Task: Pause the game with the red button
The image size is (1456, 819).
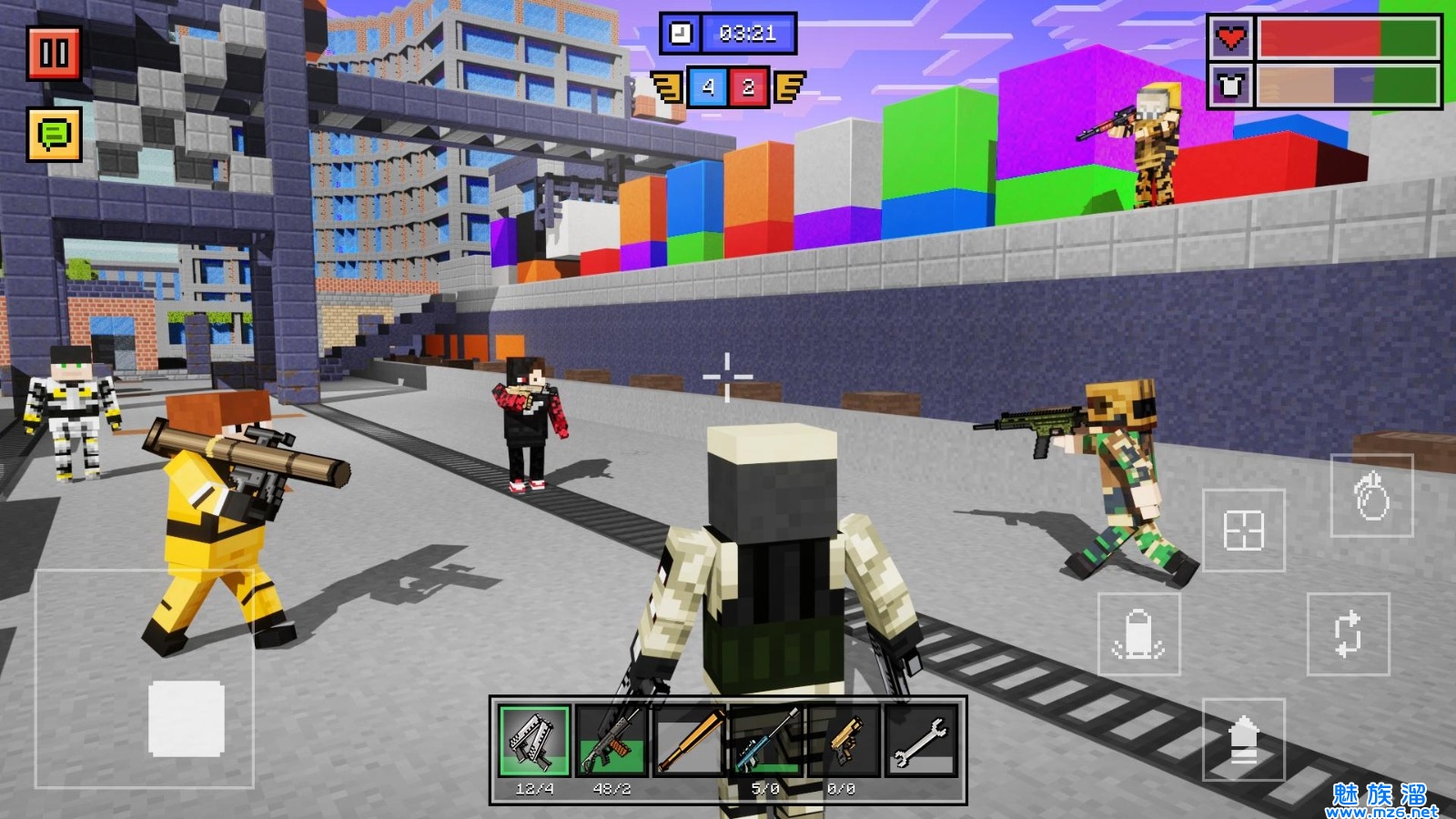Action: click(x=54, y=54)
